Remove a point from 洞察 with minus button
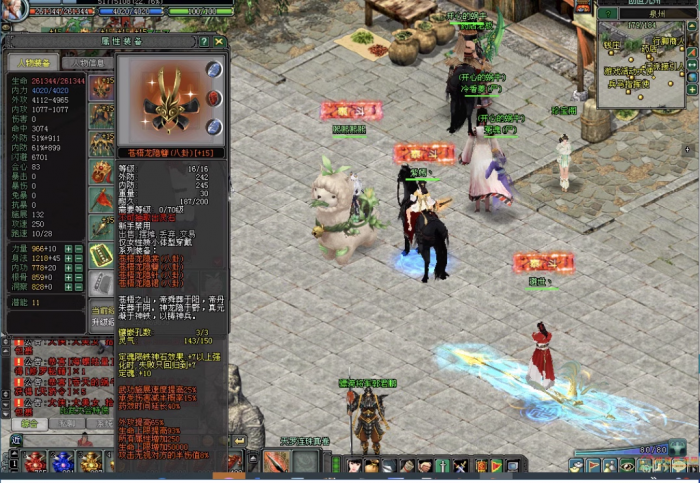Screen dimensions: 700x483 tap(78, 287)
